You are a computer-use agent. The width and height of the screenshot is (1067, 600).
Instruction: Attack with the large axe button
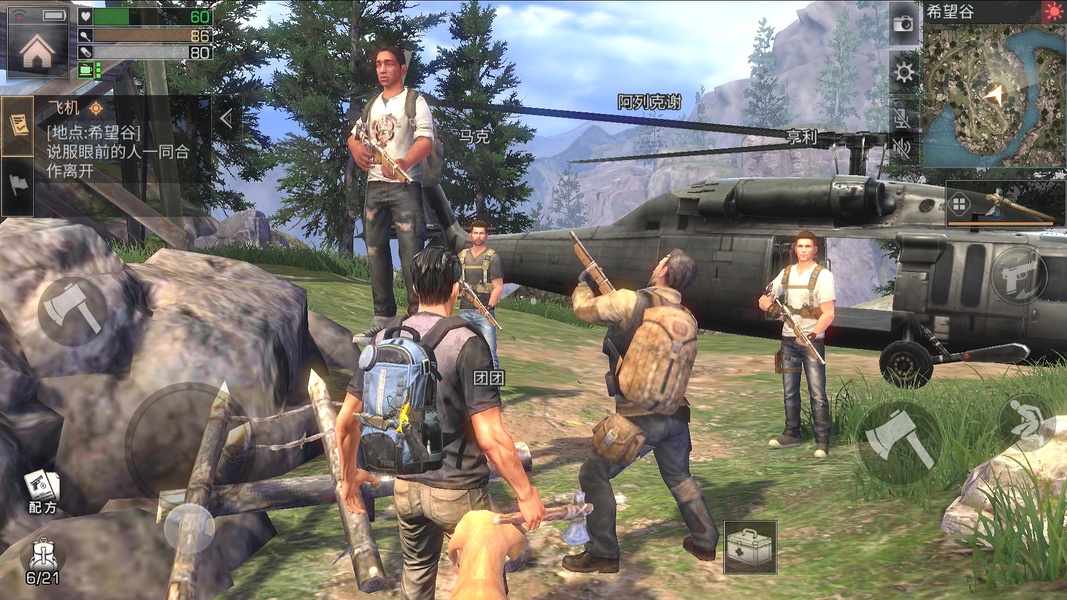point(899,442)
